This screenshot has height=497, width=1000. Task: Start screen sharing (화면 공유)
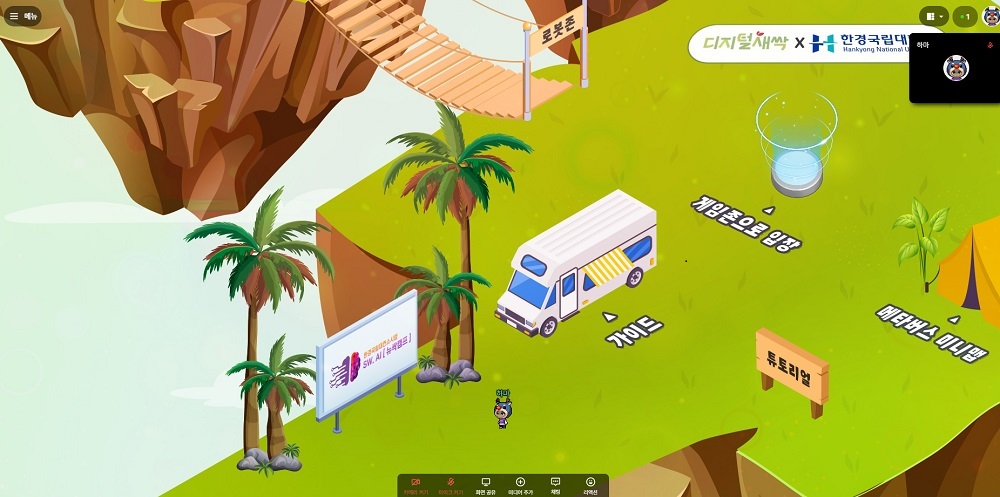(486, 485)
